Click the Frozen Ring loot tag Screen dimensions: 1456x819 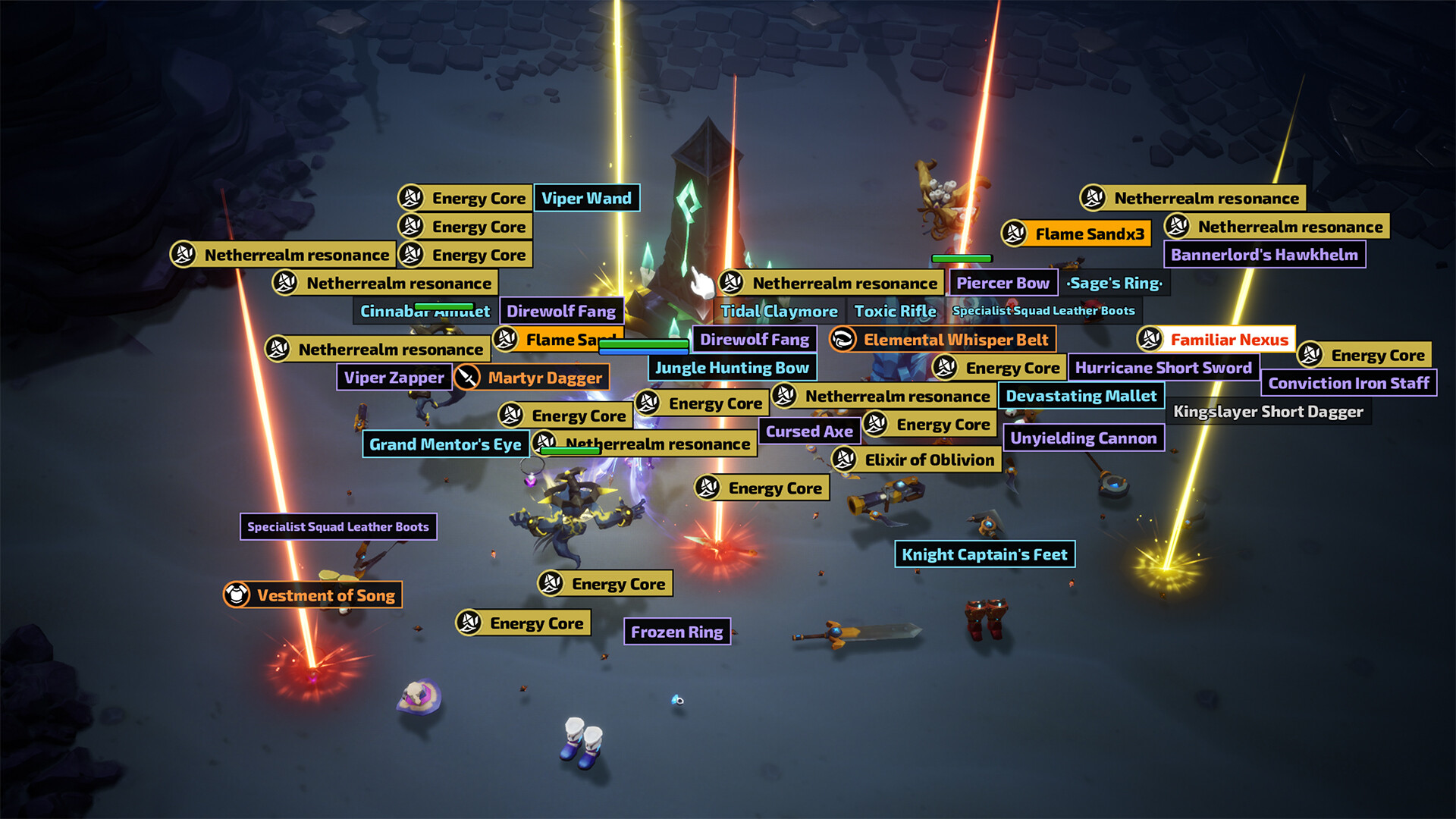tap(677, 631)
